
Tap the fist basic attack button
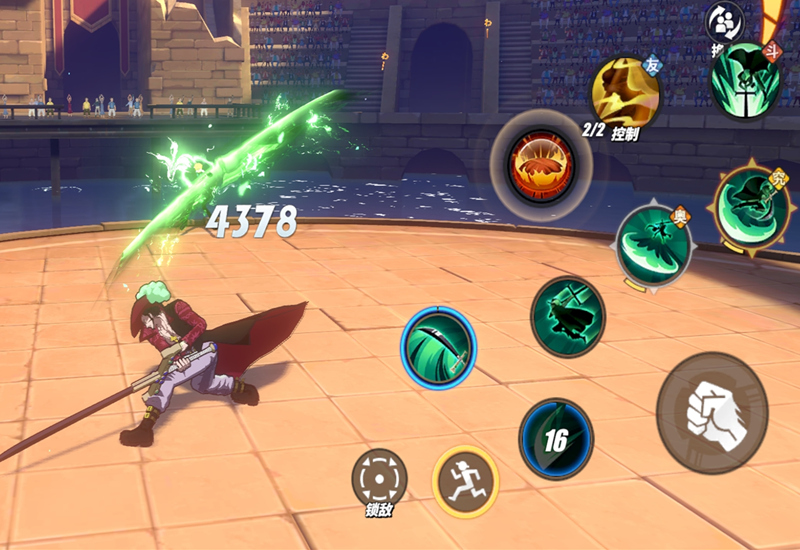(711, 412)
